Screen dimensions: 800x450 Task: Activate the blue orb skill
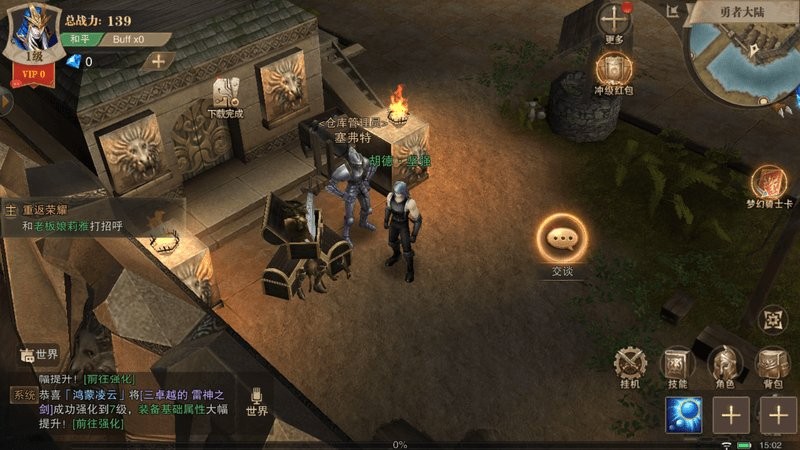pyautogui.click(x=684, y=414)
